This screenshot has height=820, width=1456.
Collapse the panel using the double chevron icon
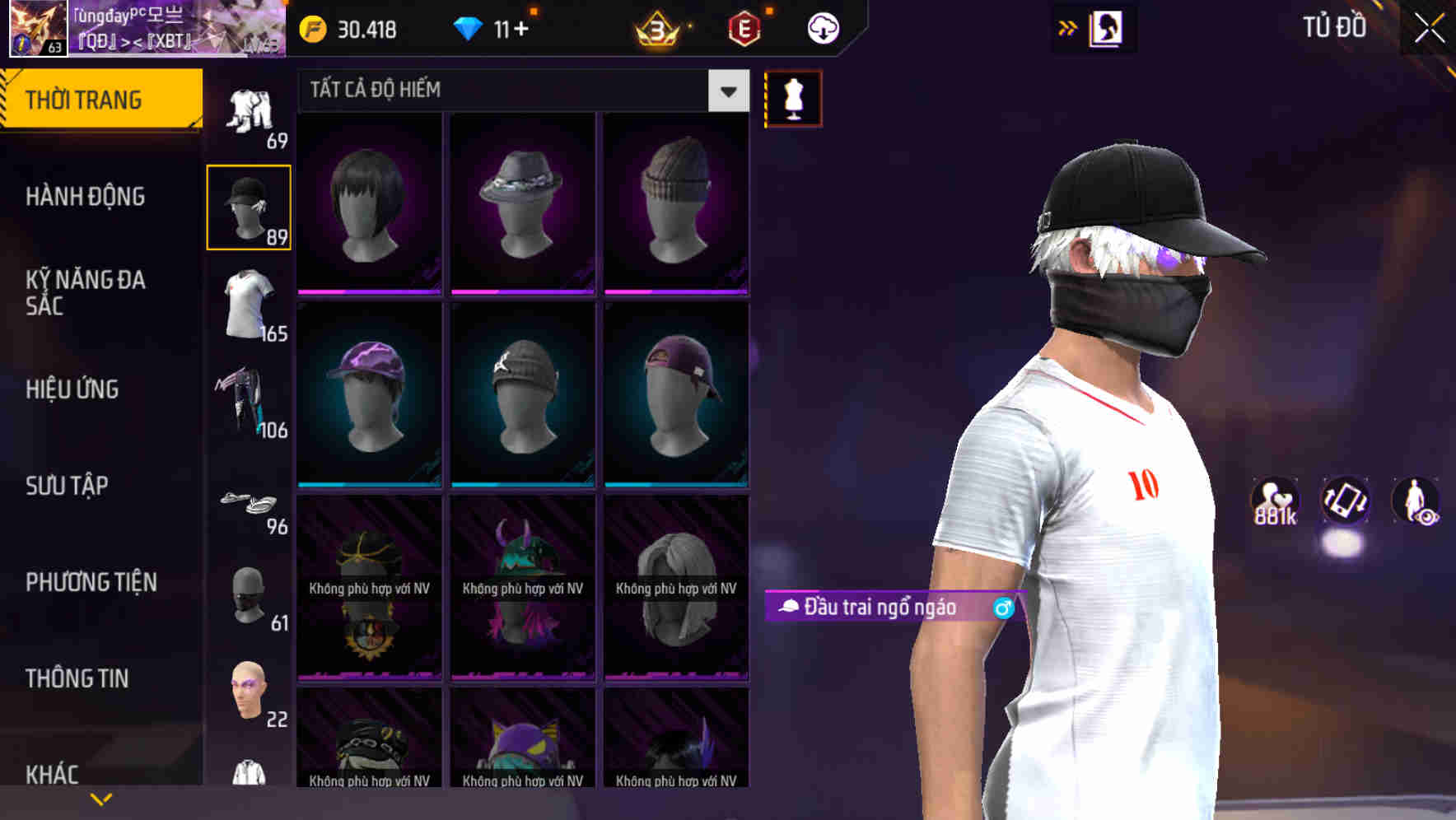coord(1066,26)
